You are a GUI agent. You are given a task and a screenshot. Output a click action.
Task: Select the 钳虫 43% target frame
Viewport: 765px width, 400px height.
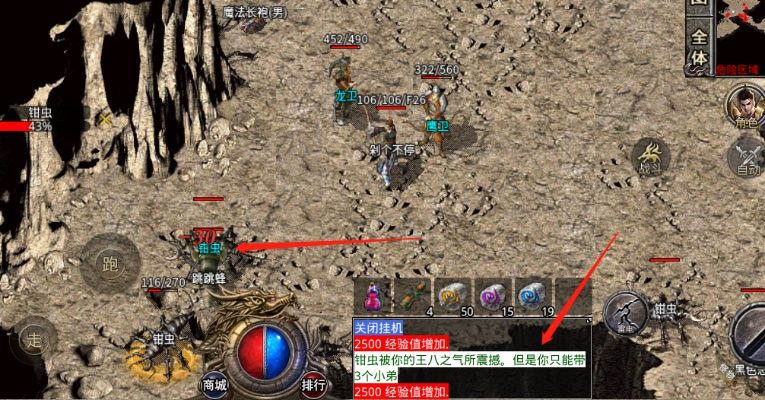[x=30, y=120]
